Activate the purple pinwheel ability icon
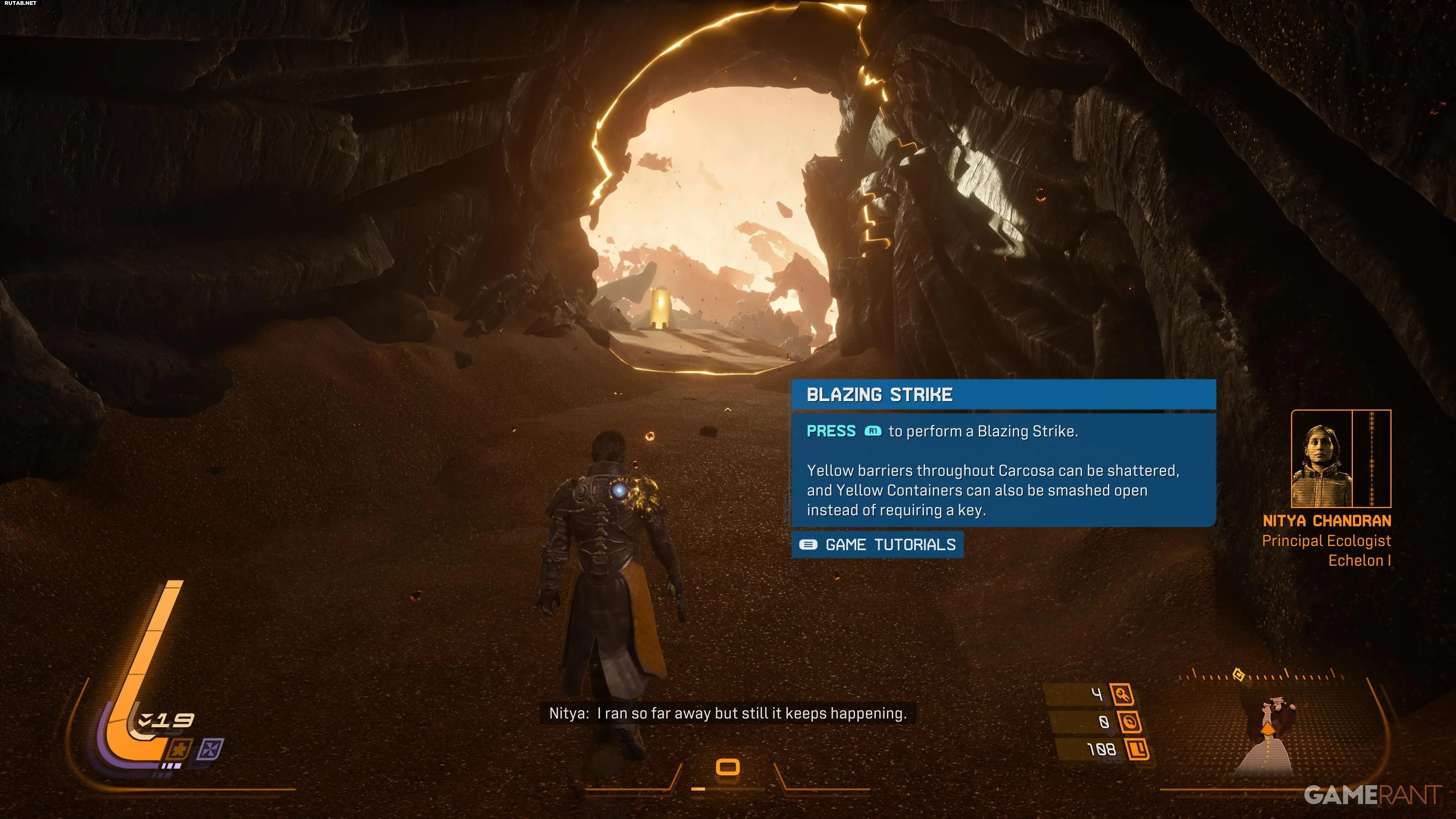This screenshot has width=1456, height=819. tap(210, 750)
